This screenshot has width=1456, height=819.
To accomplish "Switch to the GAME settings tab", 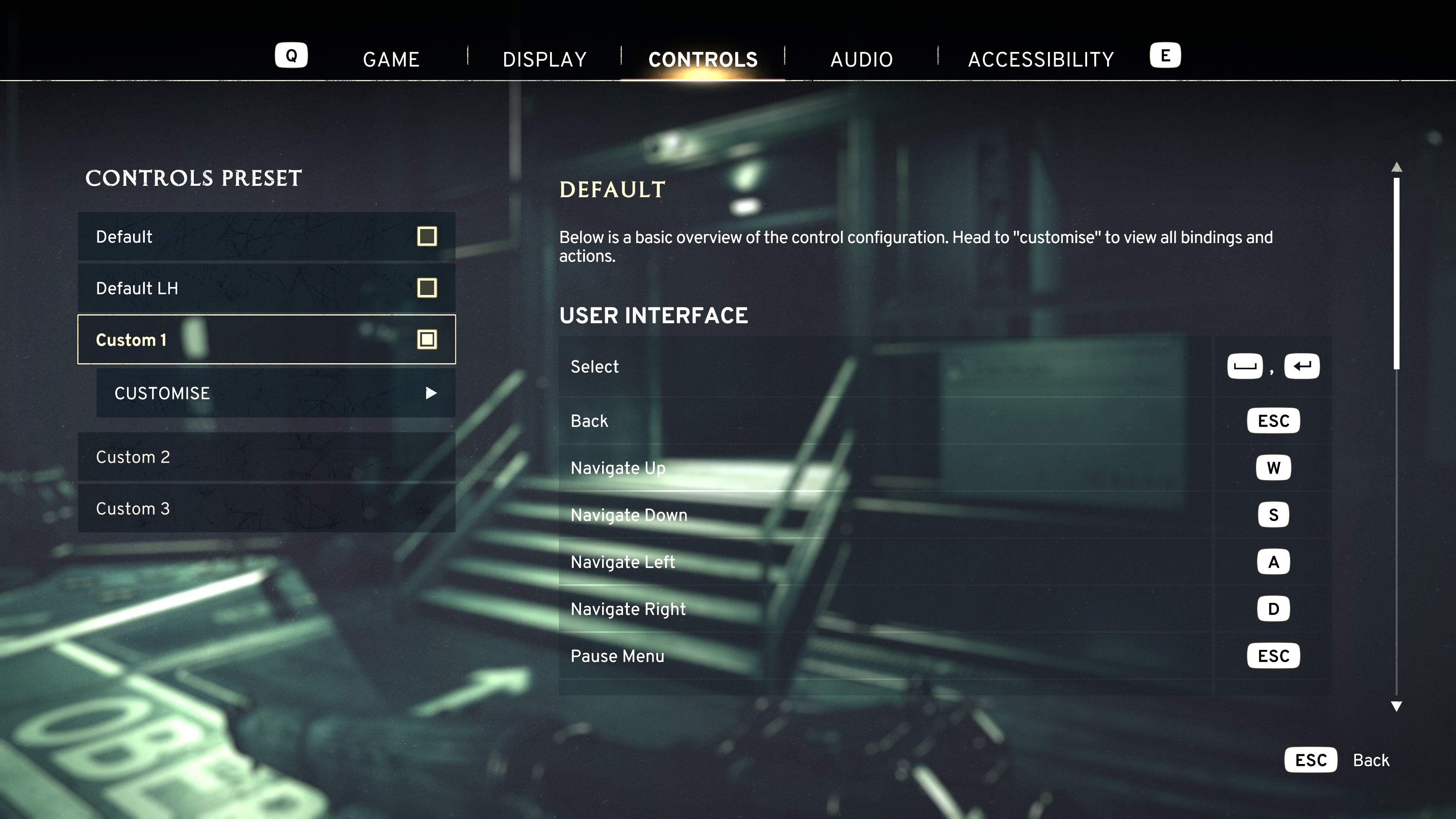I will (391, 60).
